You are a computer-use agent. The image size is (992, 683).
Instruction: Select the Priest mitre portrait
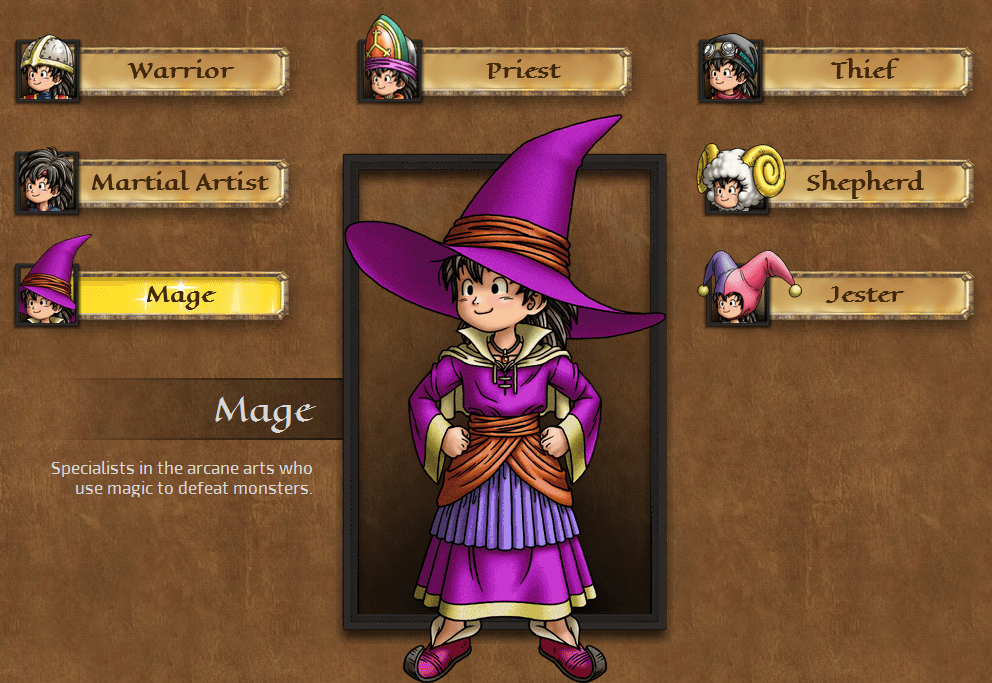point(389,66)
